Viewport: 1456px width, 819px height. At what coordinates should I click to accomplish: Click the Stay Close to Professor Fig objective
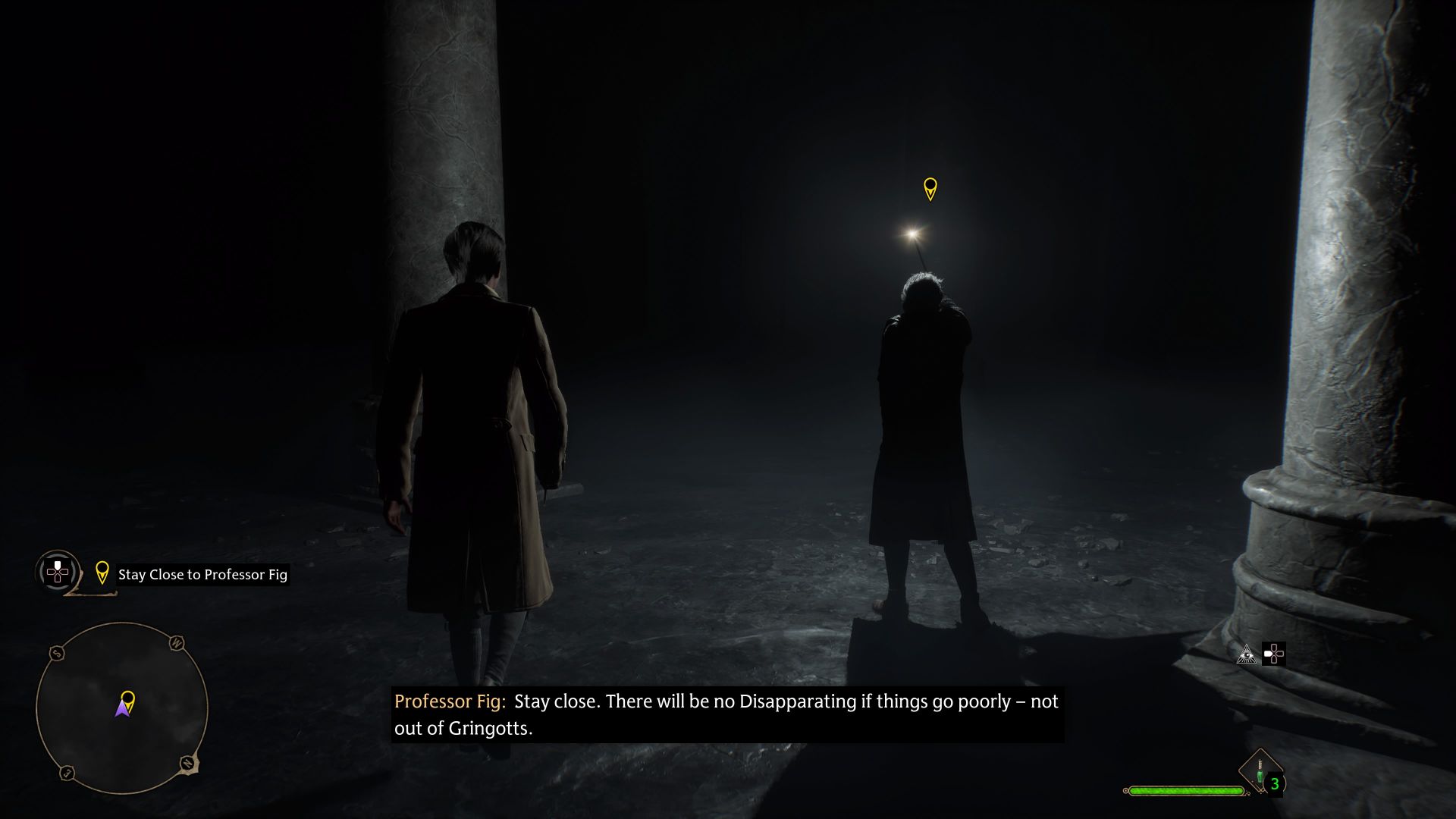coord(202,575)
